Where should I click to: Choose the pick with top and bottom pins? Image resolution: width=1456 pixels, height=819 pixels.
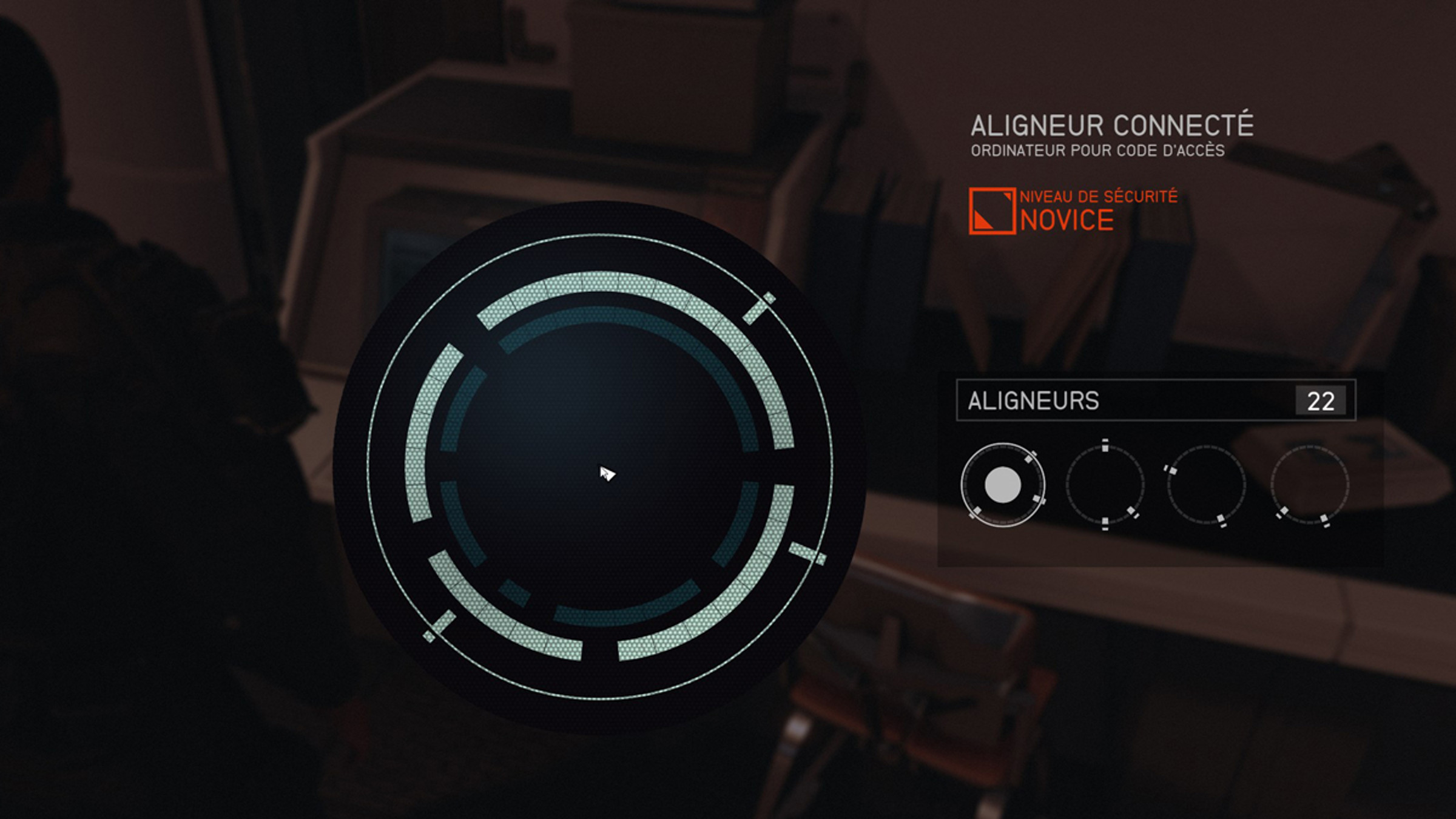pos(1105,485)
